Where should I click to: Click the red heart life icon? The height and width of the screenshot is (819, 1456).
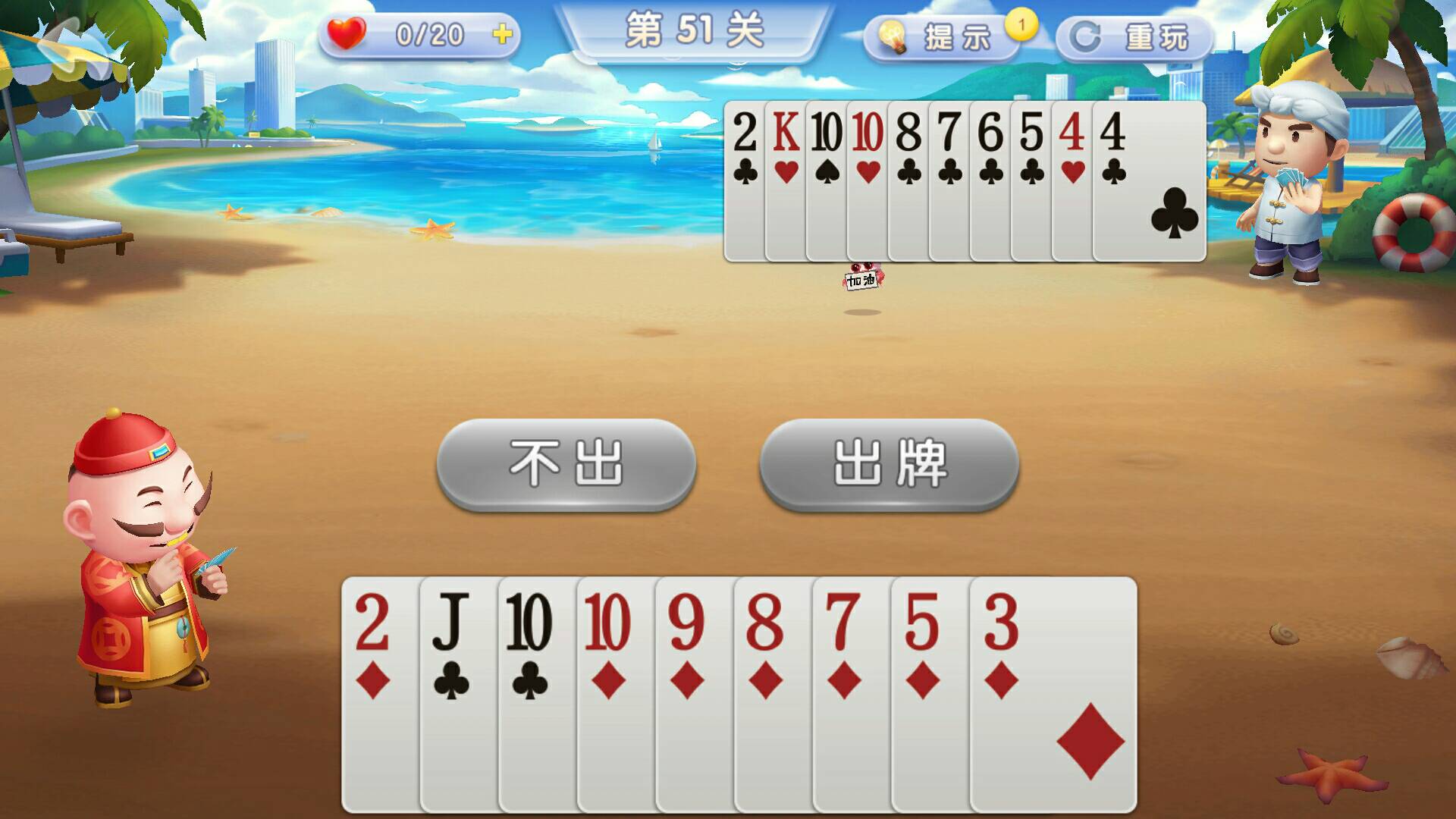click(345, 32)
